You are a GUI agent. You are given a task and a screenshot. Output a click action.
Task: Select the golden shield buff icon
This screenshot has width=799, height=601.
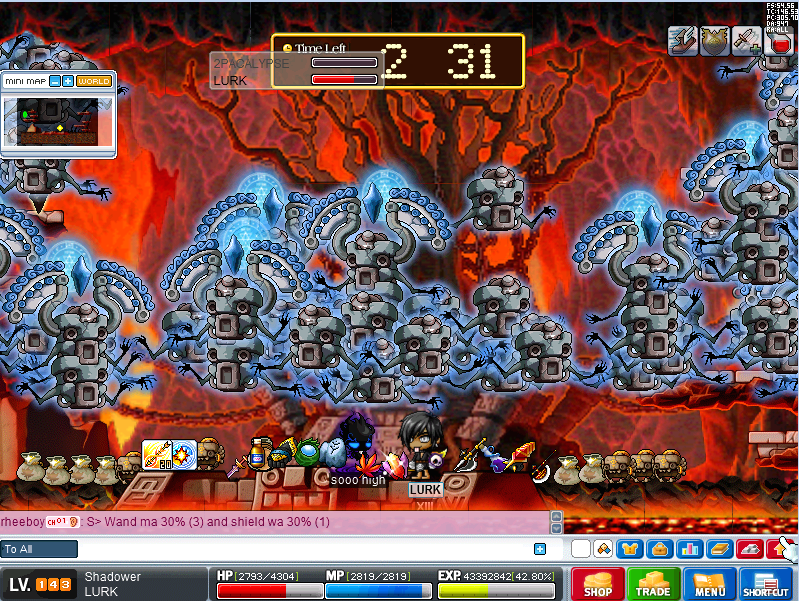[714, 40]
